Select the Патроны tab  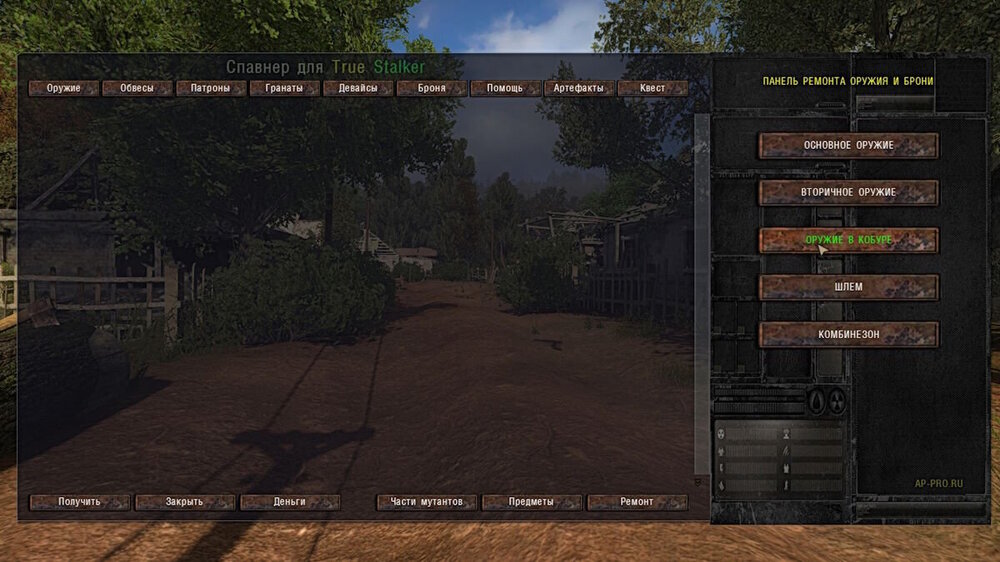[212, 88]
